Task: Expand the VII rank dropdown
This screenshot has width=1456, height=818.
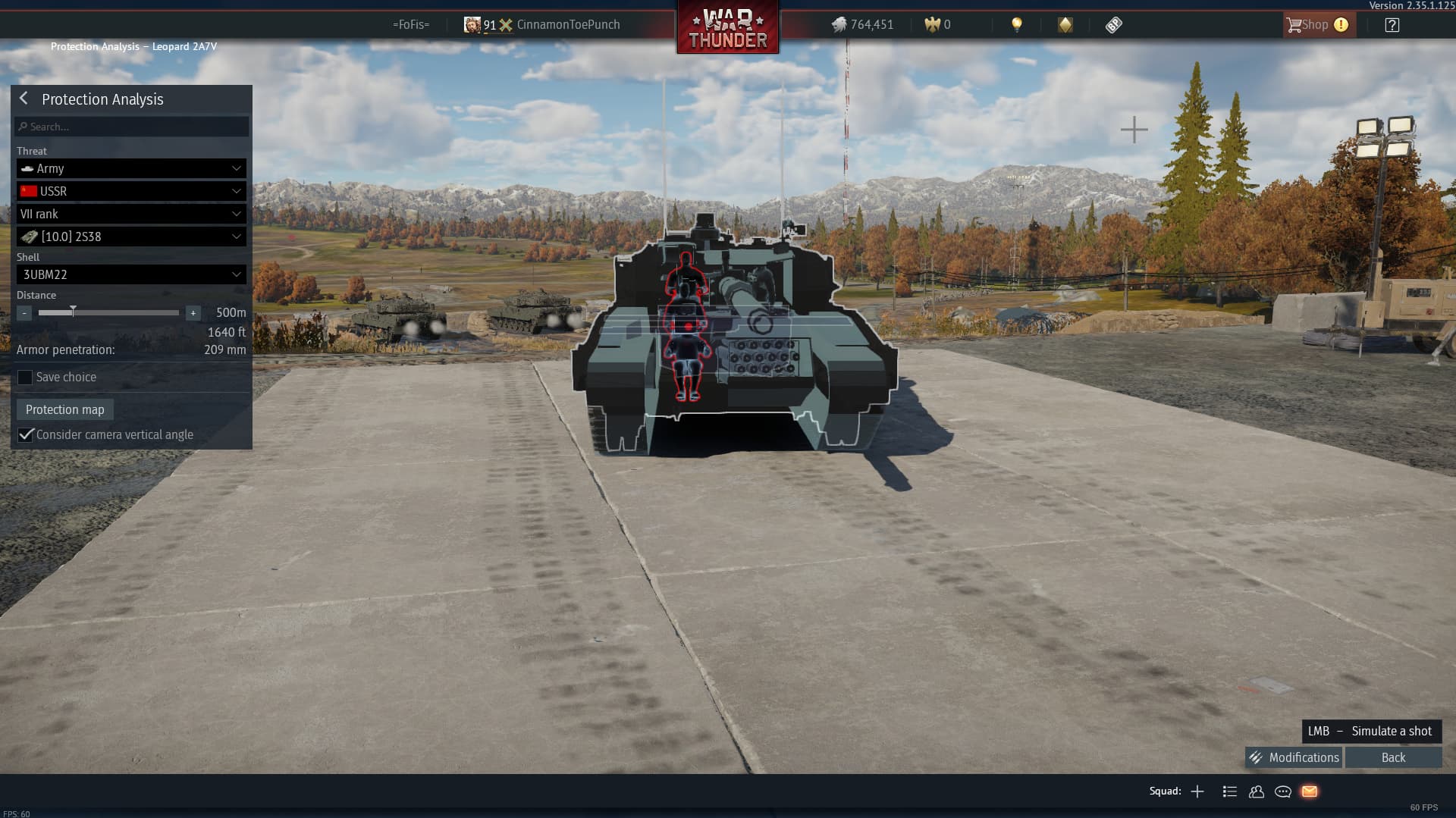Action: point(130,214)
